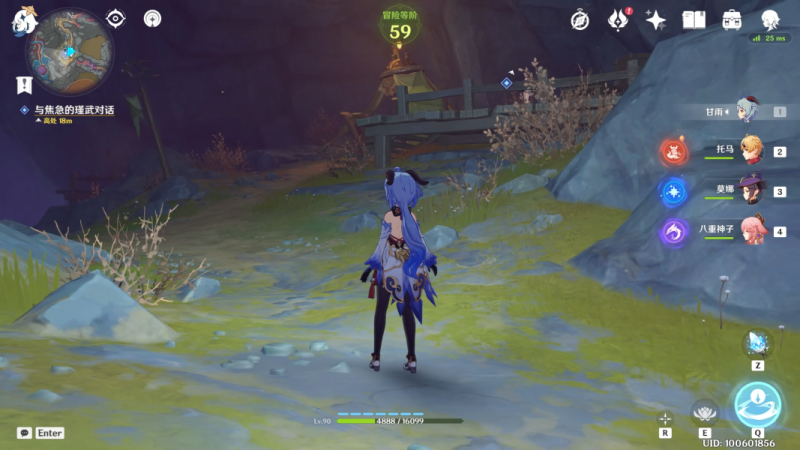Open the backpack inventory
The width and height of the screenshot is (800, 450).
731,20
